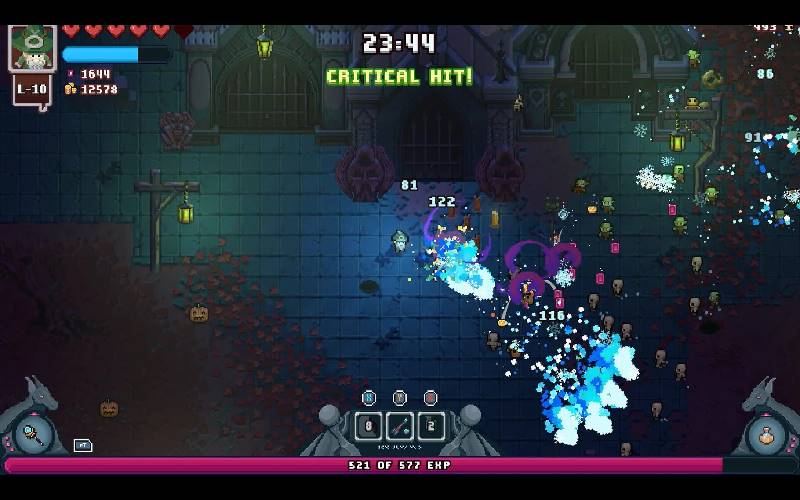Use the orange potion orb

point(766,436)
